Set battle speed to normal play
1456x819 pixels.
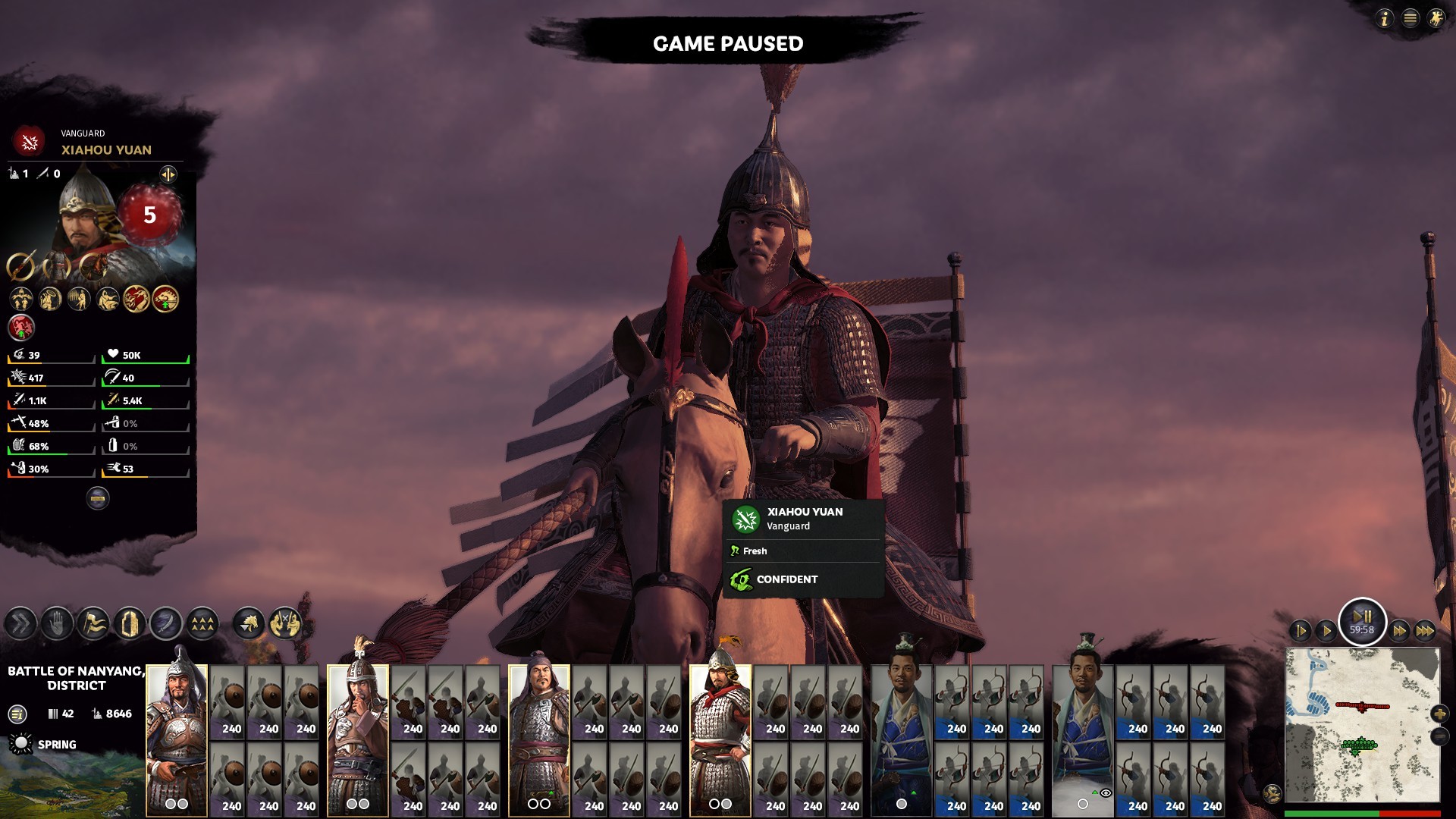tap(1326, 630)
